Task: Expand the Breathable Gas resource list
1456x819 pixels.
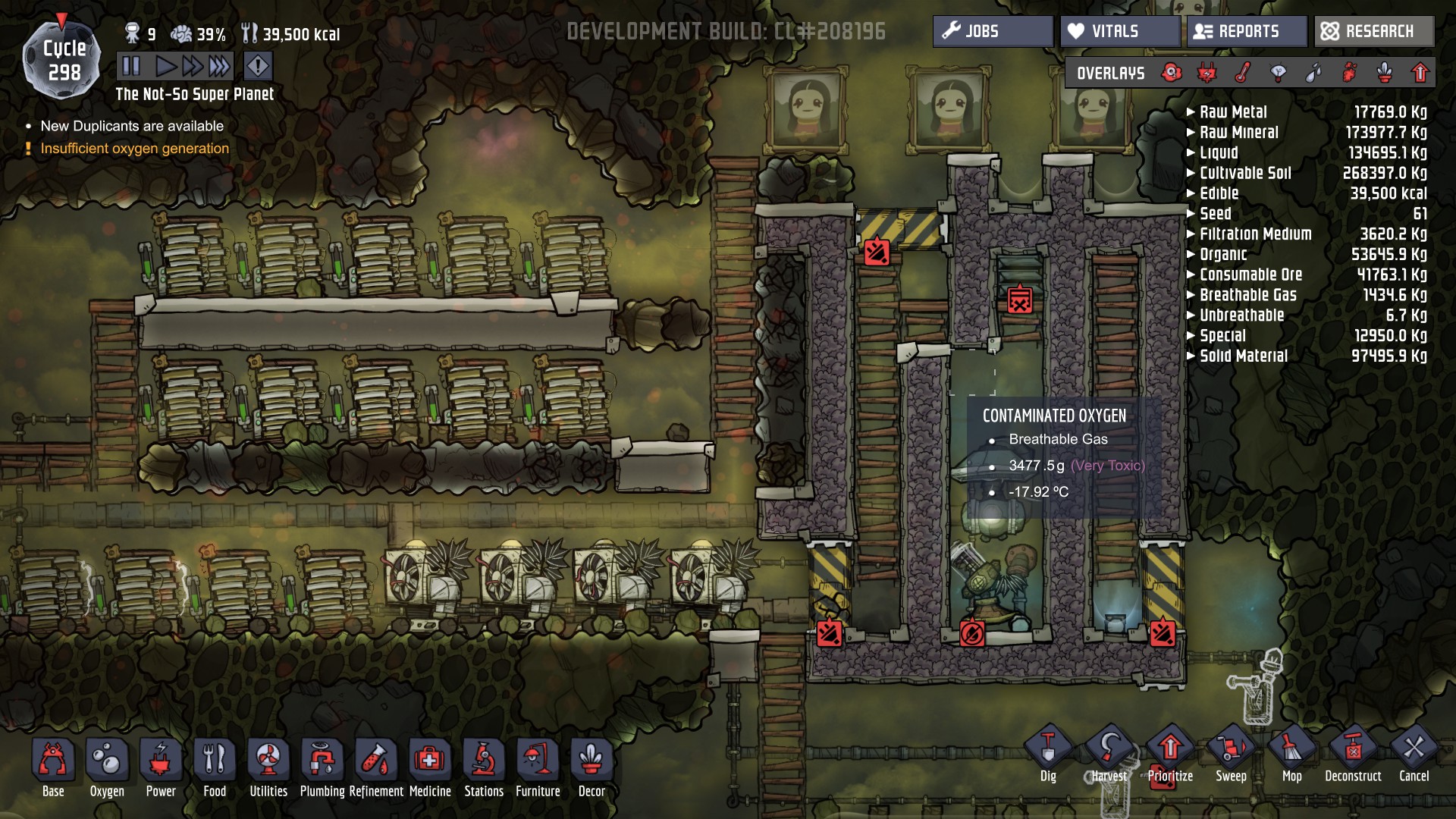Action: (x=1247, y=295)
